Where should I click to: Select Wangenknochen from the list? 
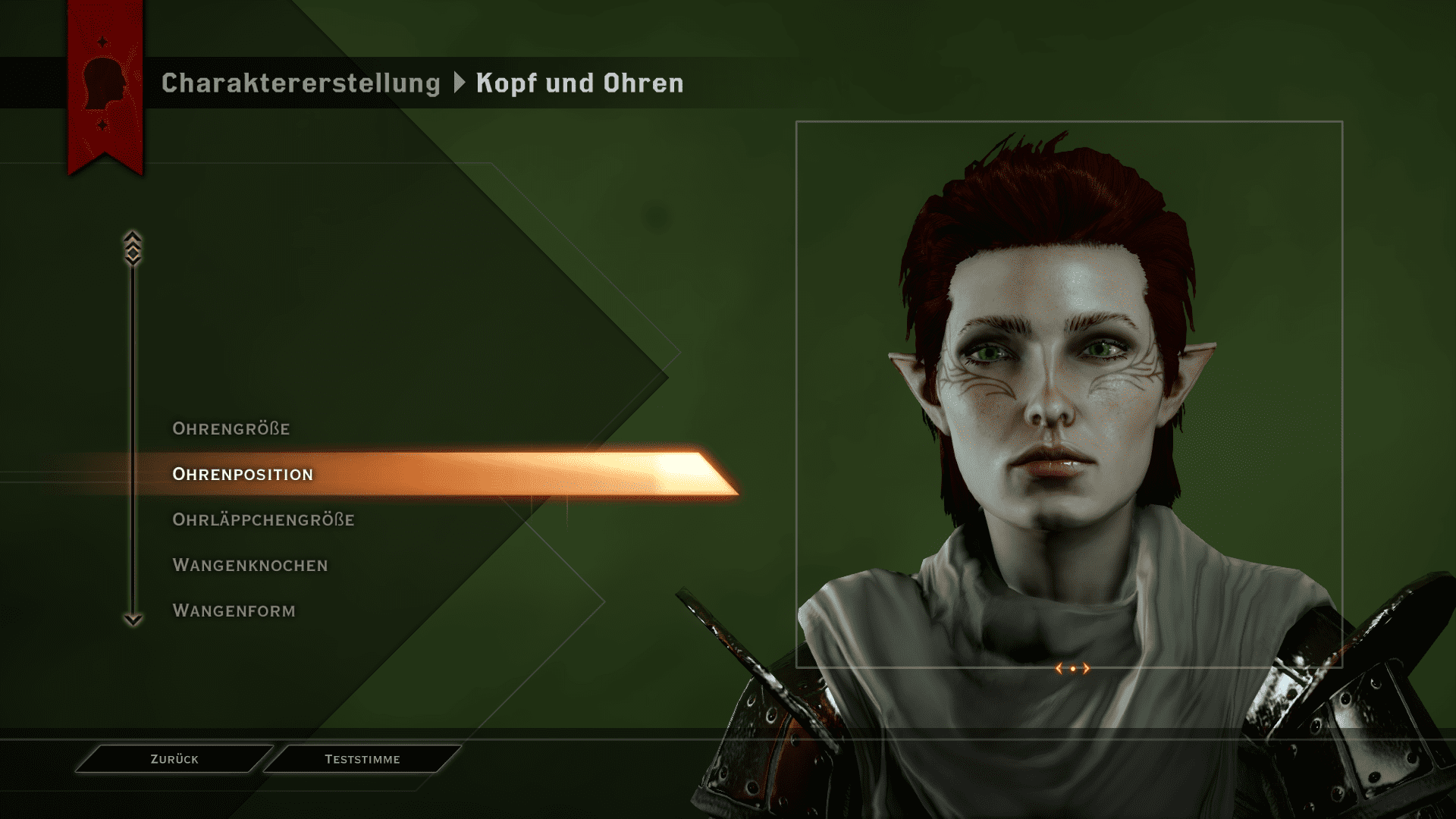click(x=250, y=566)
